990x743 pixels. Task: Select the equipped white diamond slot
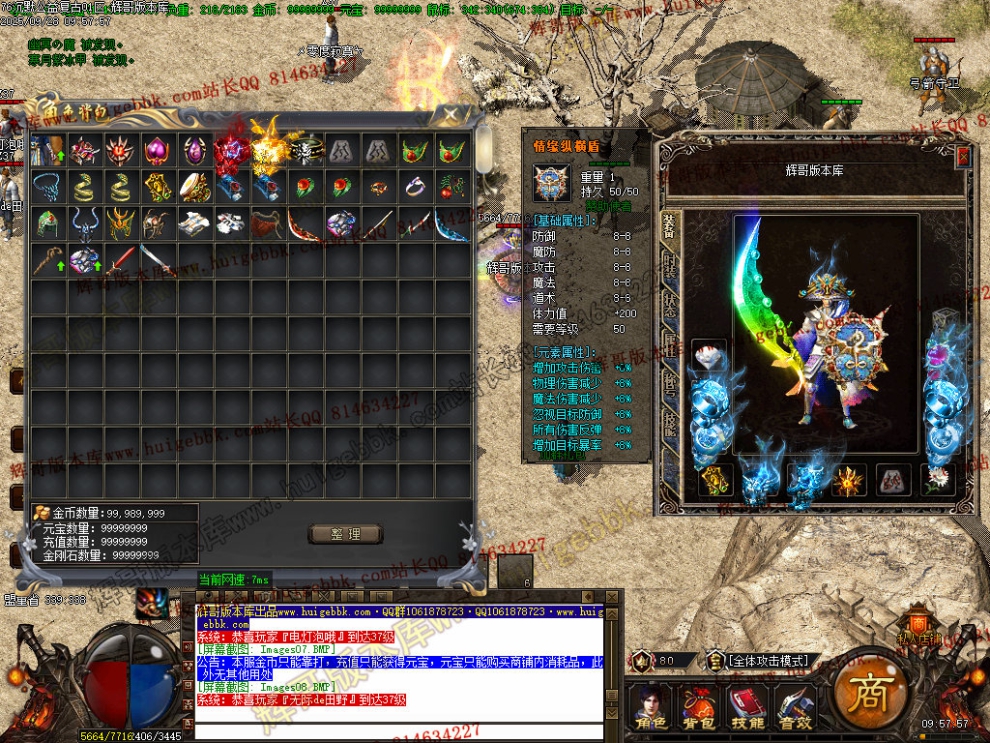pos(709,355)
